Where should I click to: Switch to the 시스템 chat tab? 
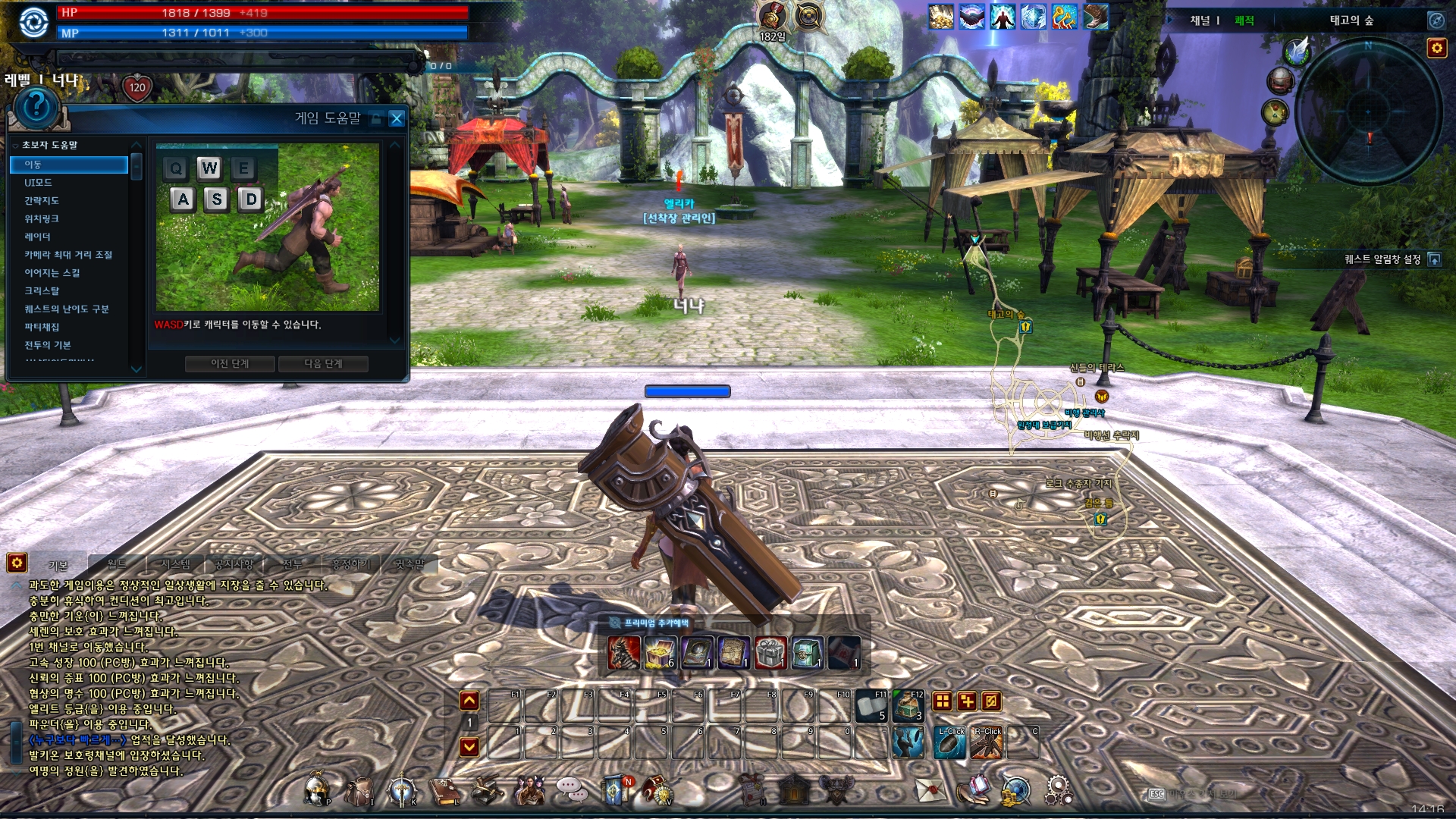[177, 563]
